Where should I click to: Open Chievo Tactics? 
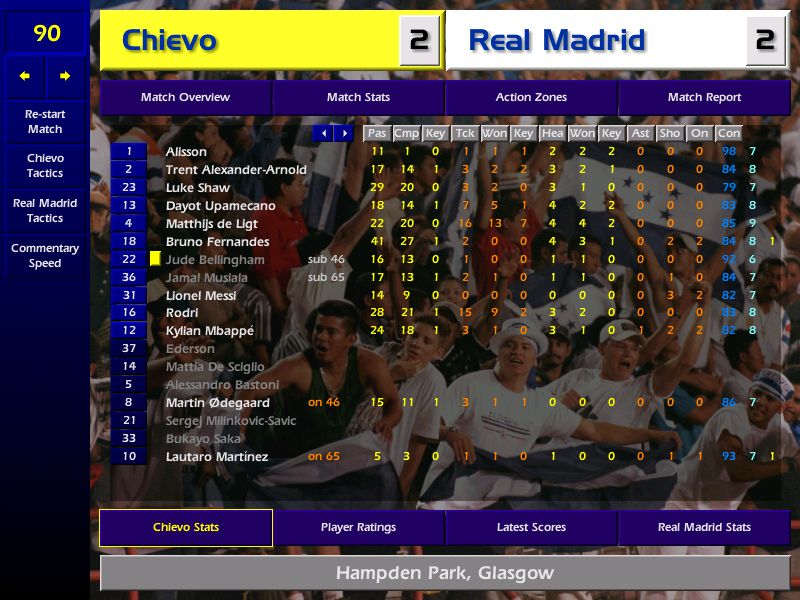tap(45, 166)
